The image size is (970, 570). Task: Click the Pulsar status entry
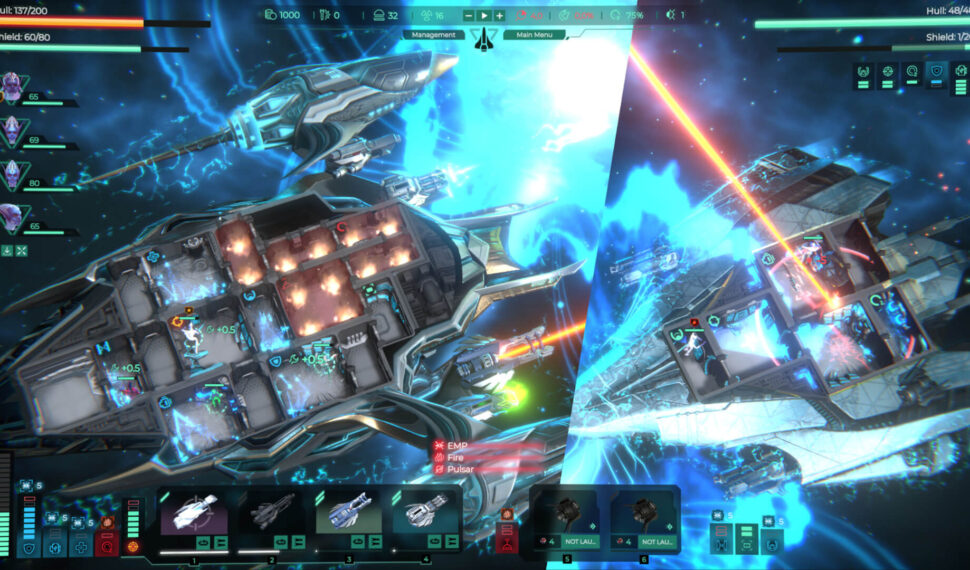460,468
